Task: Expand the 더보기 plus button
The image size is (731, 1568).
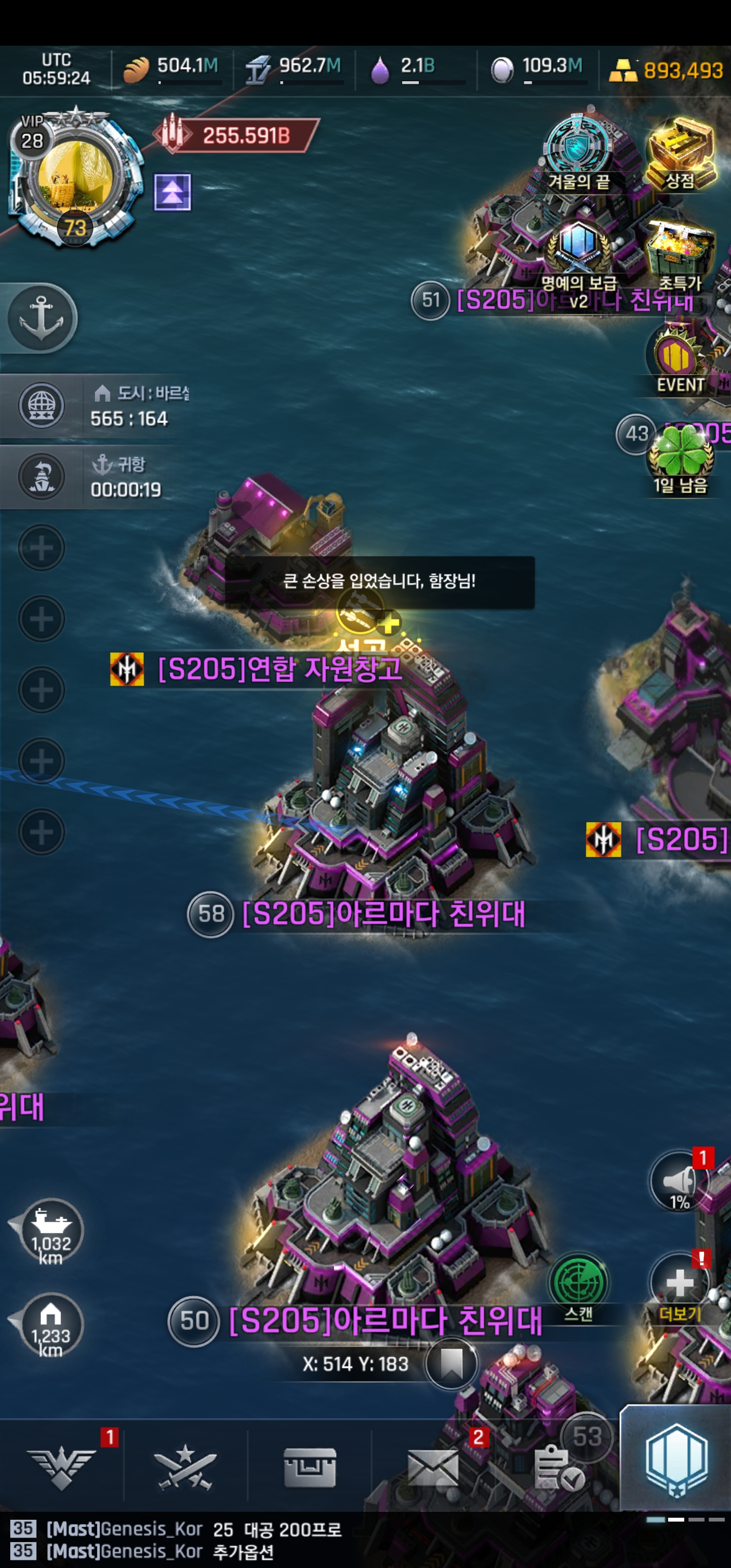Action: coord(680,1283)
